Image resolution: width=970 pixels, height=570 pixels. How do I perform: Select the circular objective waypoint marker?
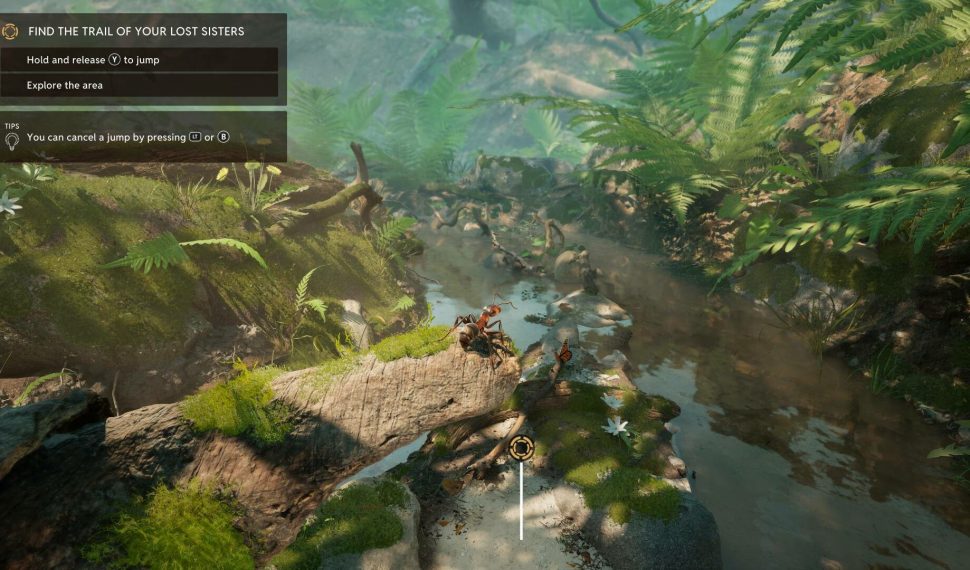520,448
